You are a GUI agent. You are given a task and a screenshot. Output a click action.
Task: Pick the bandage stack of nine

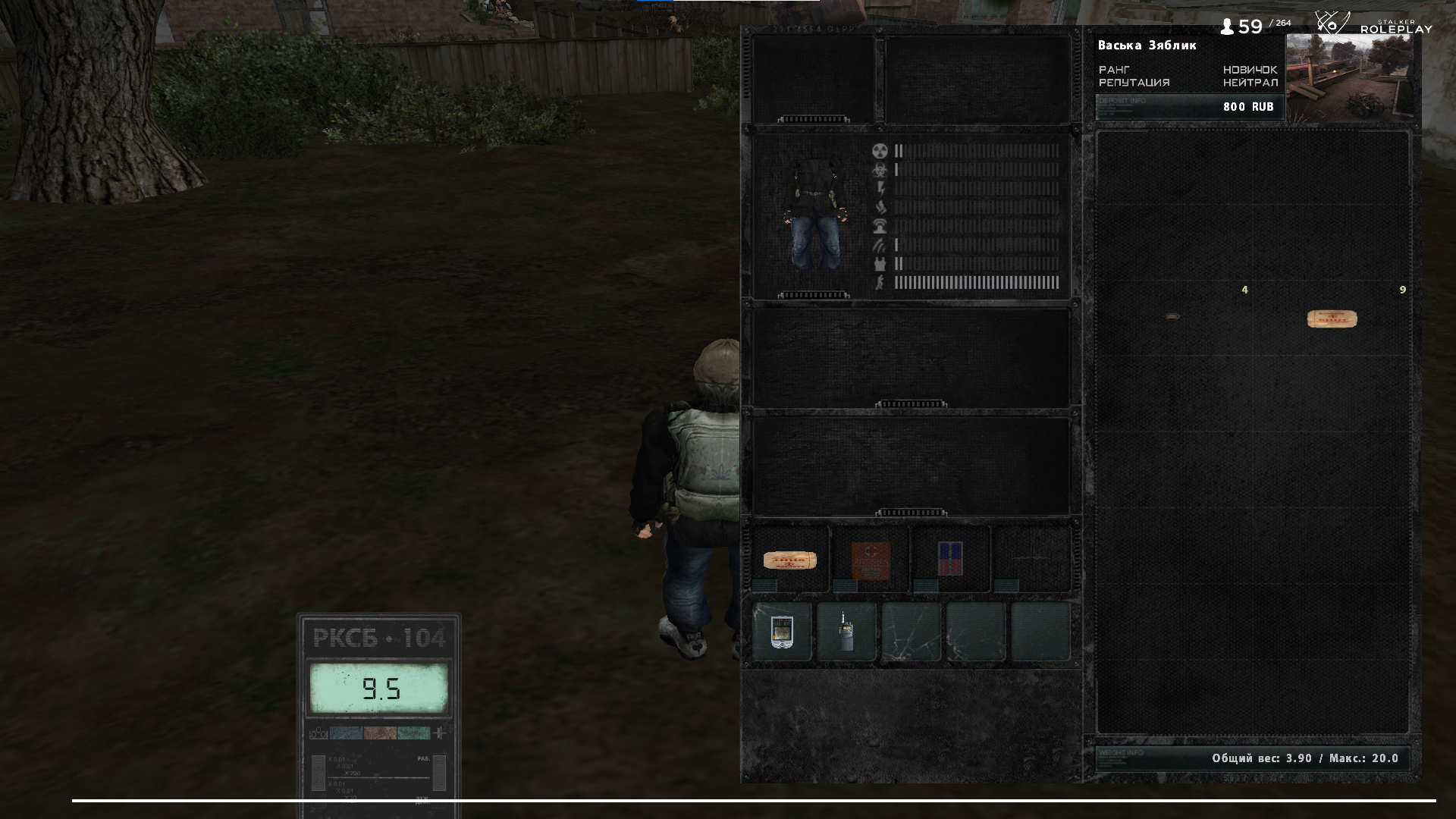point(1332,318)
